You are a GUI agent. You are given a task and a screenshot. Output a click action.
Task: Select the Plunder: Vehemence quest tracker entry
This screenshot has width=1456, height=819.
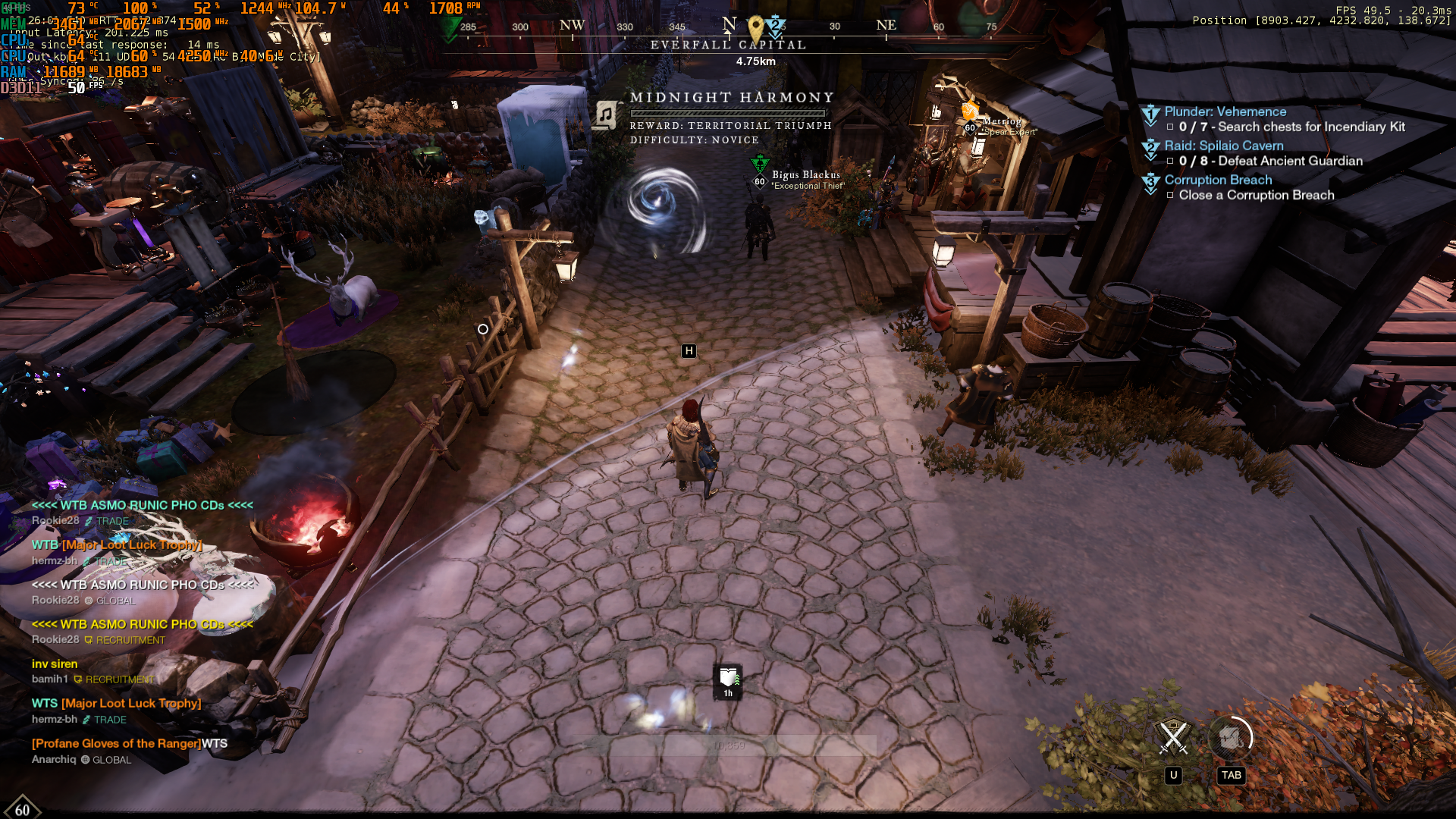click(1225, 111)
